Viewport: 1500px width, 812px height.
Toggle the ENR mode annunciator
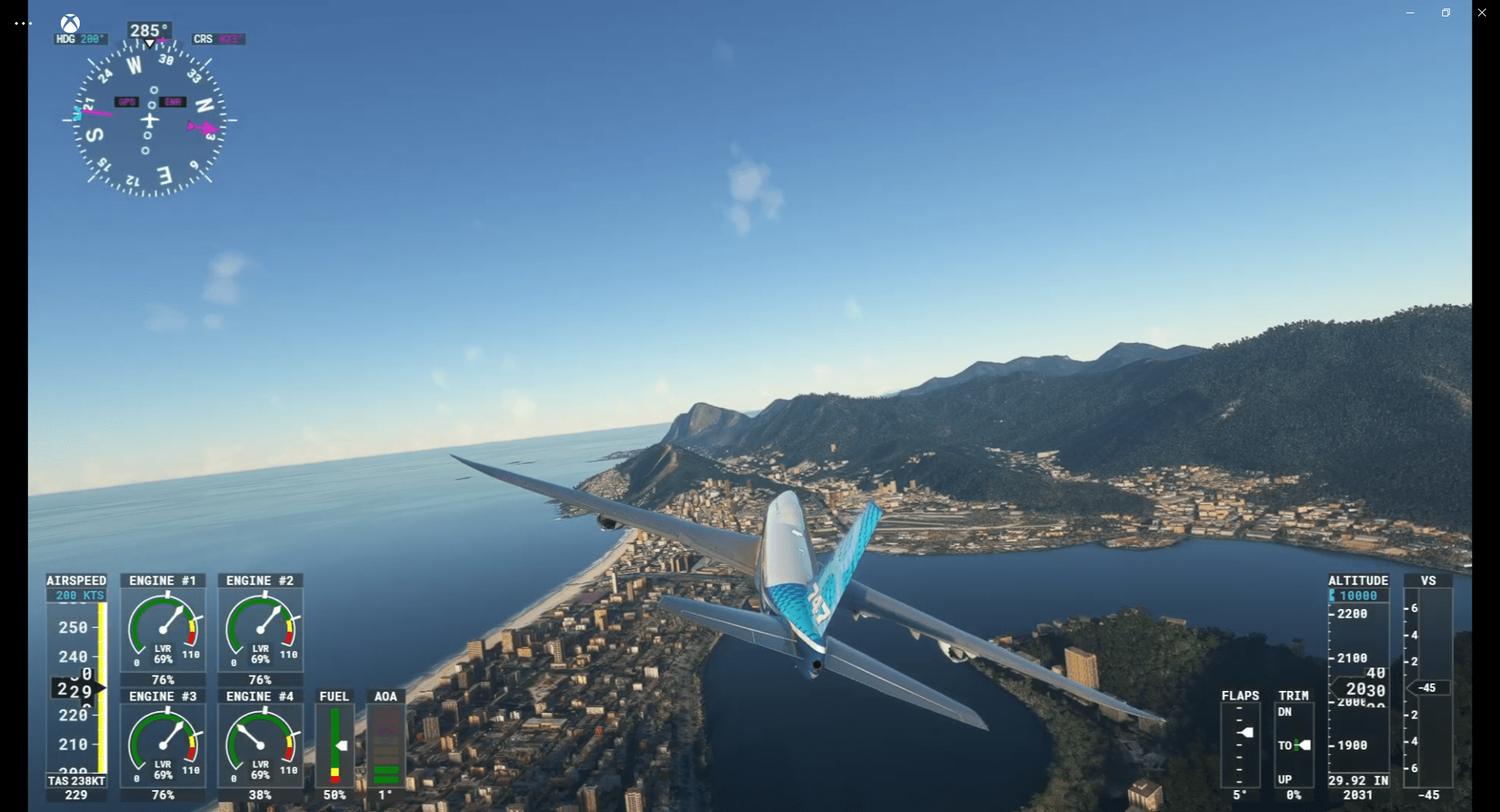(173, 101)
